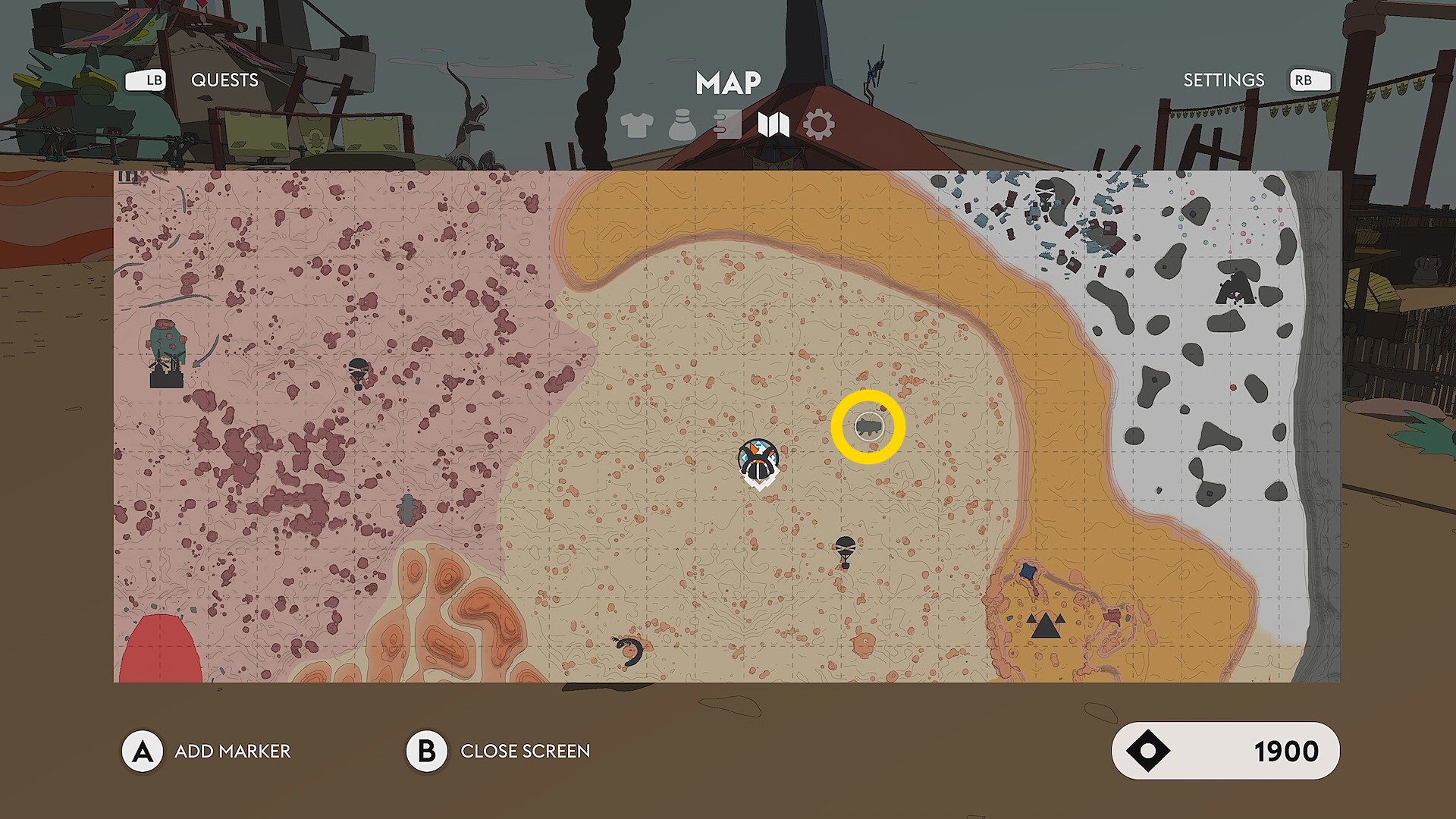Go to the Settings screen label
Image resolution: width=1456 pixels, height=819 pixels.
pyautogui.click(x=1223, y=80)
